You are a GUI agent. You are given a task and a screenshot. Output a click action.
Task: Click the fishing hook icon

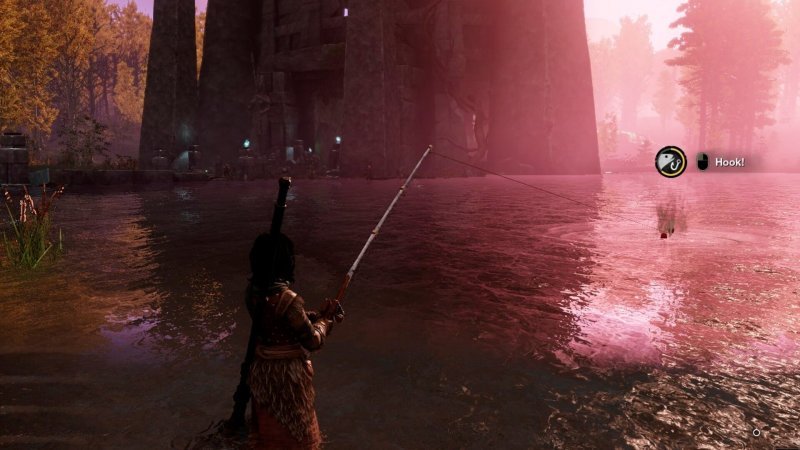[670, 161]
